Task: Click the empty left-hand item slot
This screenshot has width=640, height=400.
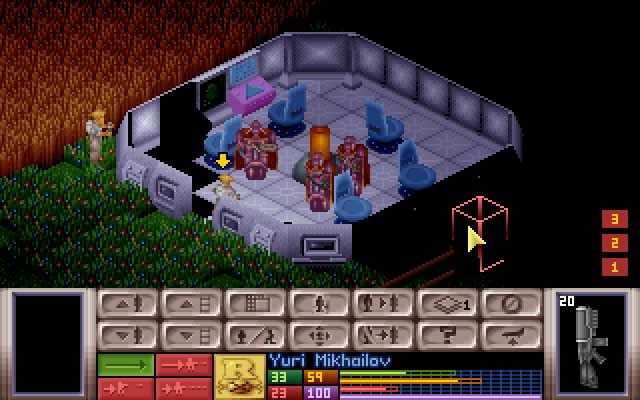Action: [x=47, y=342]
